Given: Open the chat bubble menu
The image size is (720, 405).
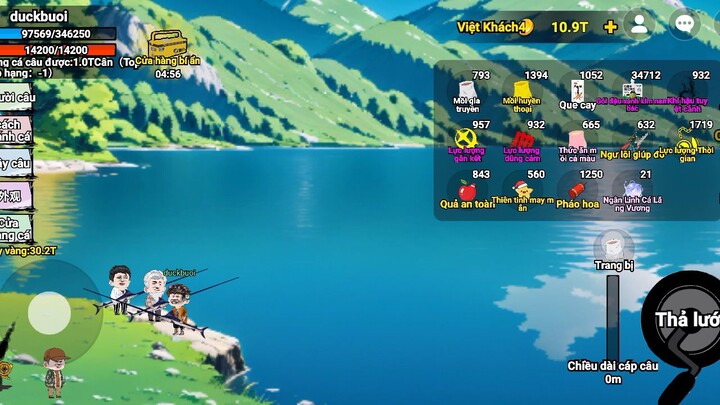Looking at the screenshot, I should tap(684, 26).
